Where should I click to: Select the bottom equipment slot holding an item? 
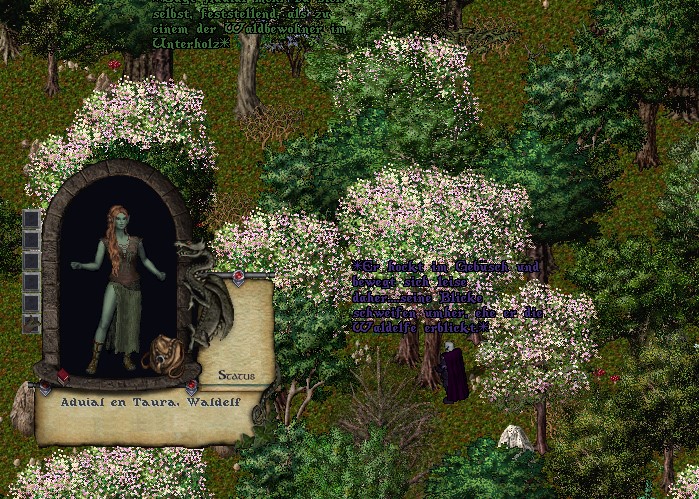(31, 323)
